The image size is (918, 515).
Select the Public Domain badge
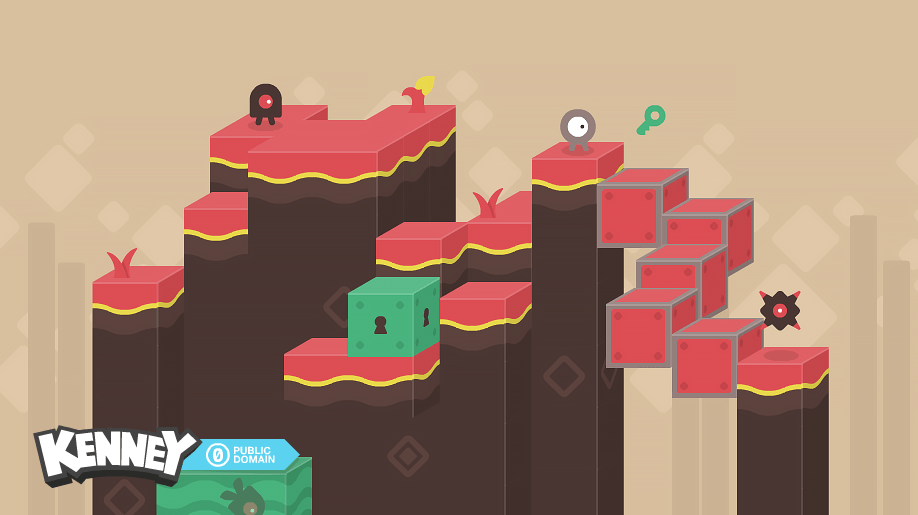(243, 454)
